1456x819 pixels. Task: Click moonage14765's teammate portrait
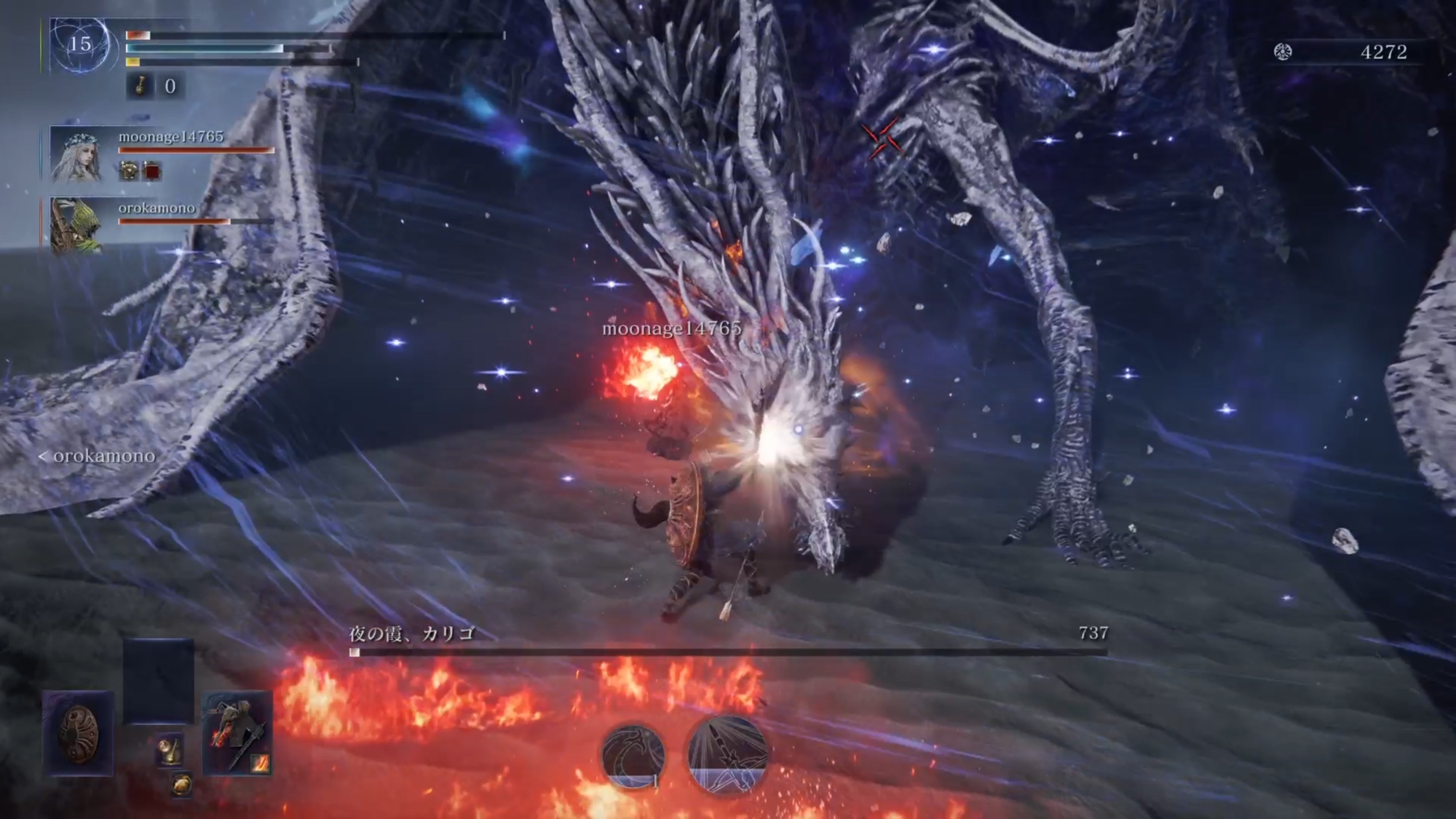76,155
